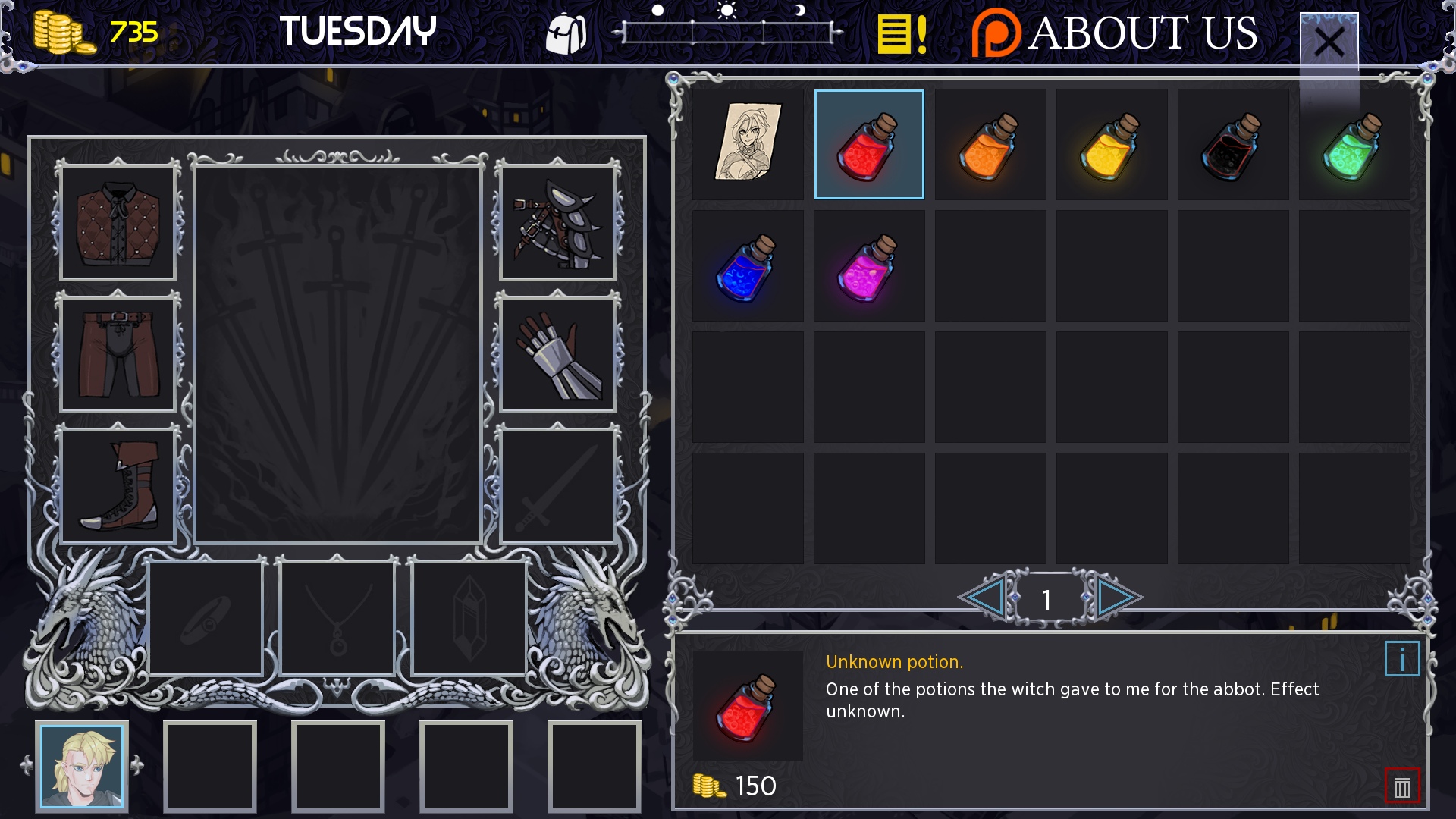
Task: Show item info with the i button
Action: (x=1401, y=659)
